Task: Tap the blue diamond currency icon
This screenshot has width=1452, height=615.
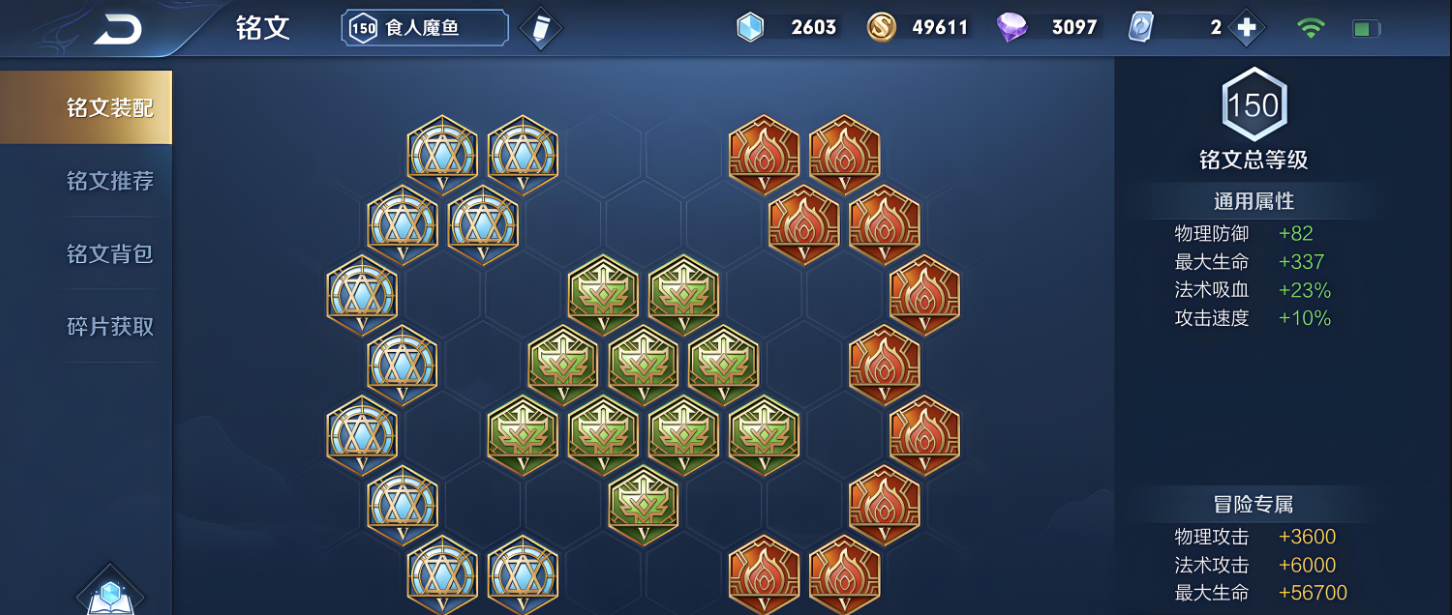Action: [x=750, y=28]
